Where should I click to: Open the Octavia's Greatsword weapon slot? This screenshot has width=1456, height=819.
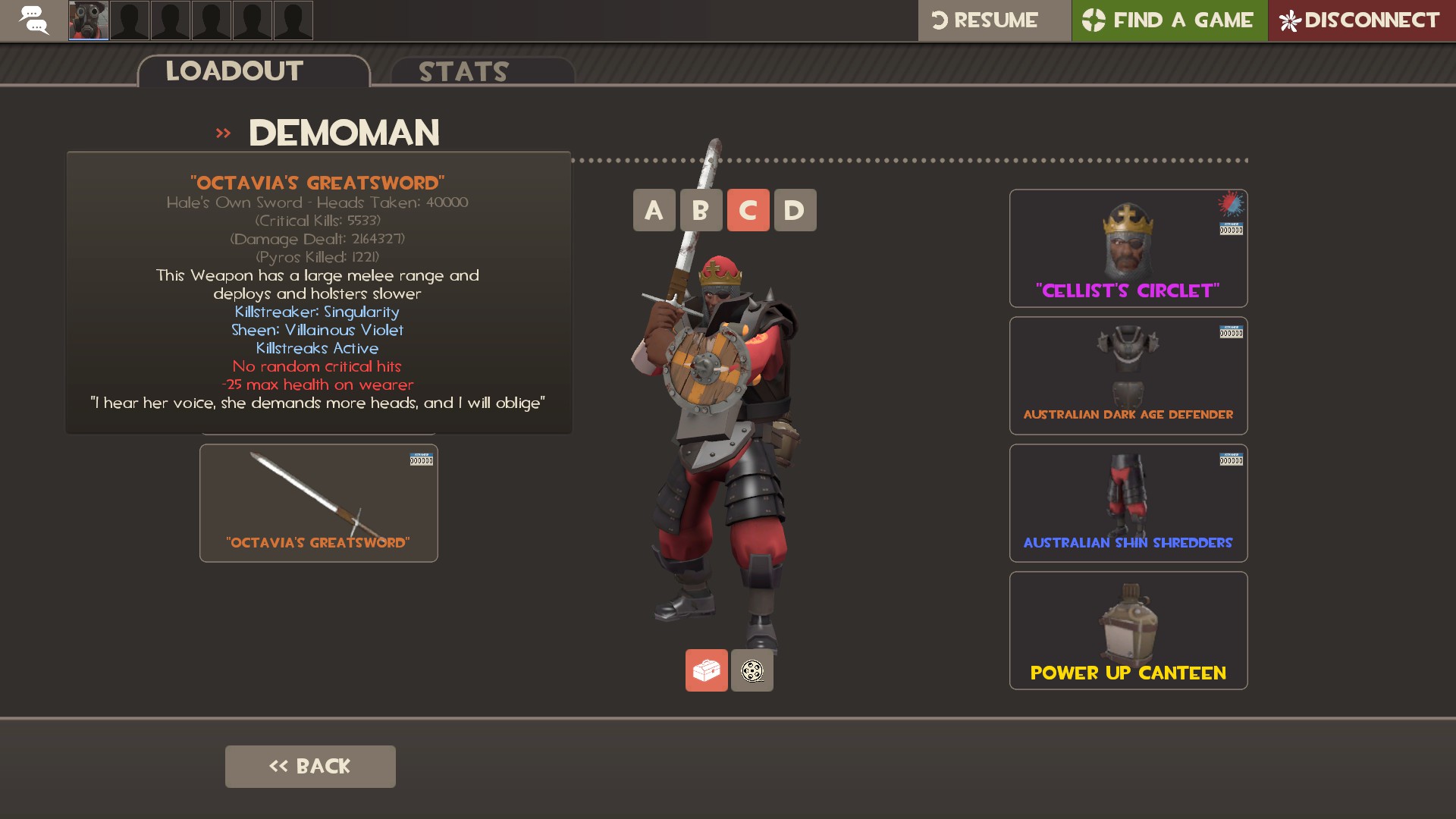[x=318, y=503]
